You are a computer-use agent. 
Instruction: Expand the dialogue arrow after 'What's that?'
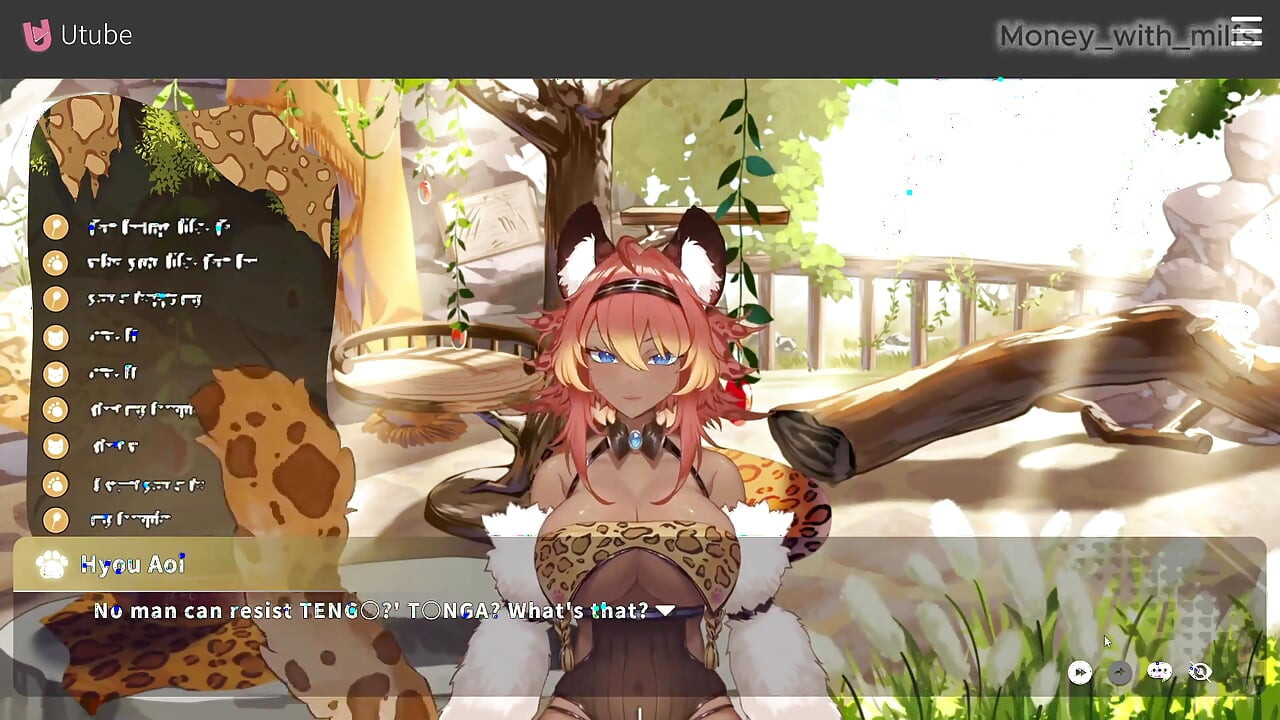pyautogui.click(x=664, y=609)
